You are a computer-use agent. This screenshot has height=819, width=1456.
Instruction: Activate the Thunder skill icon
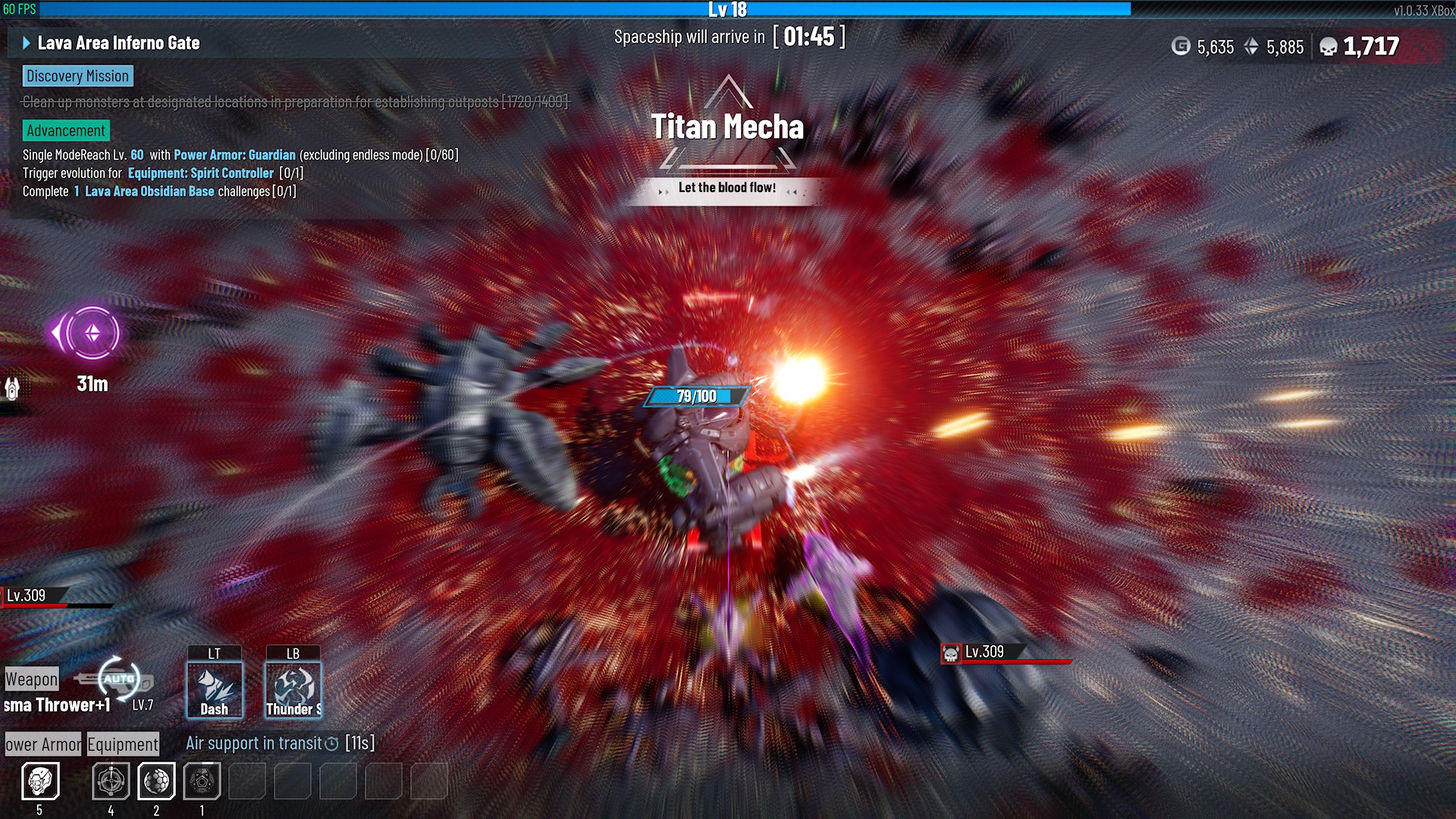[x=293, y=686]
